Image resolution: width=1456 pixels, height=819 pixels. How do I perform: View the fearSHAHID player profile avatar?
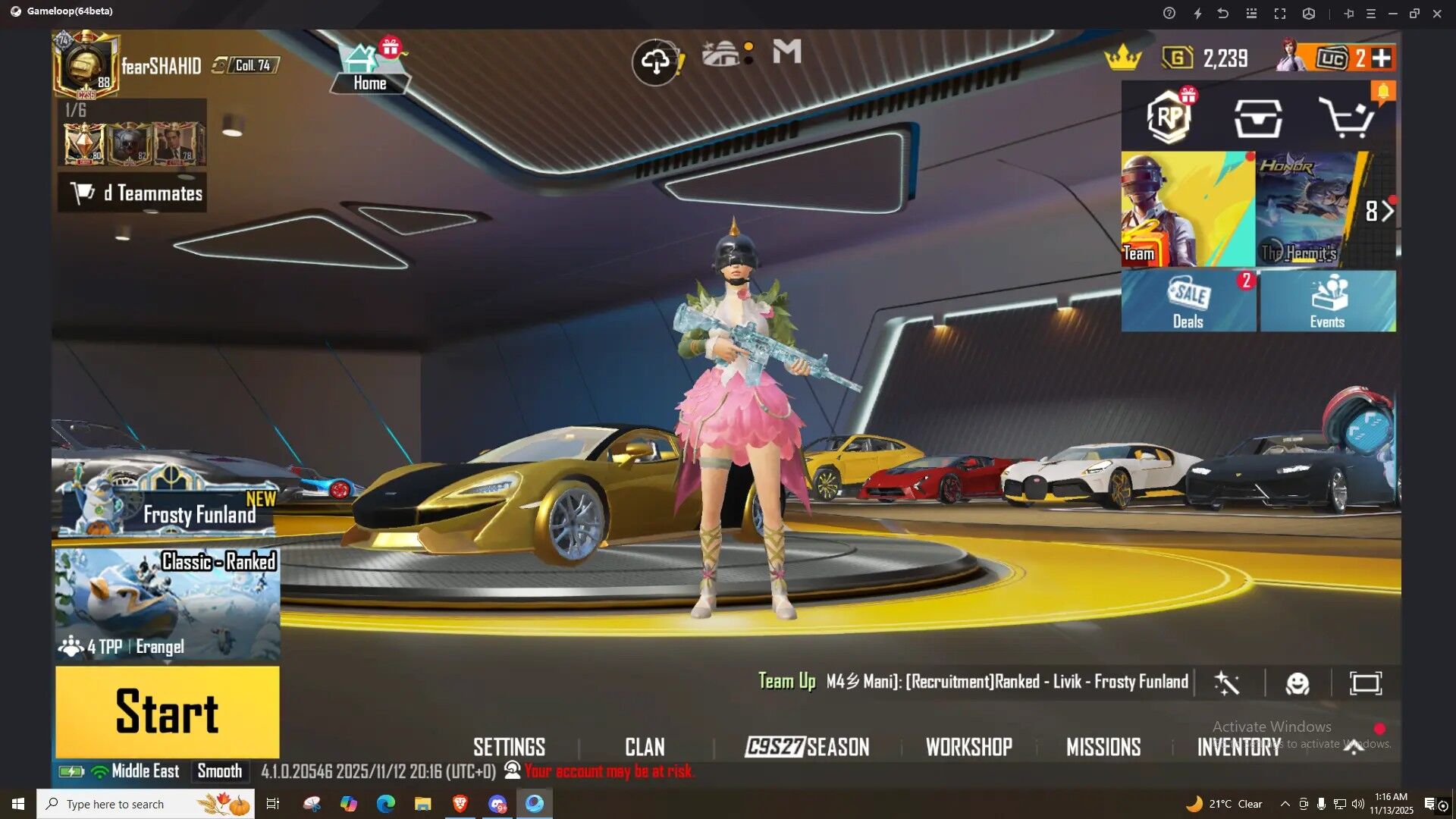(x=85, y=66)
